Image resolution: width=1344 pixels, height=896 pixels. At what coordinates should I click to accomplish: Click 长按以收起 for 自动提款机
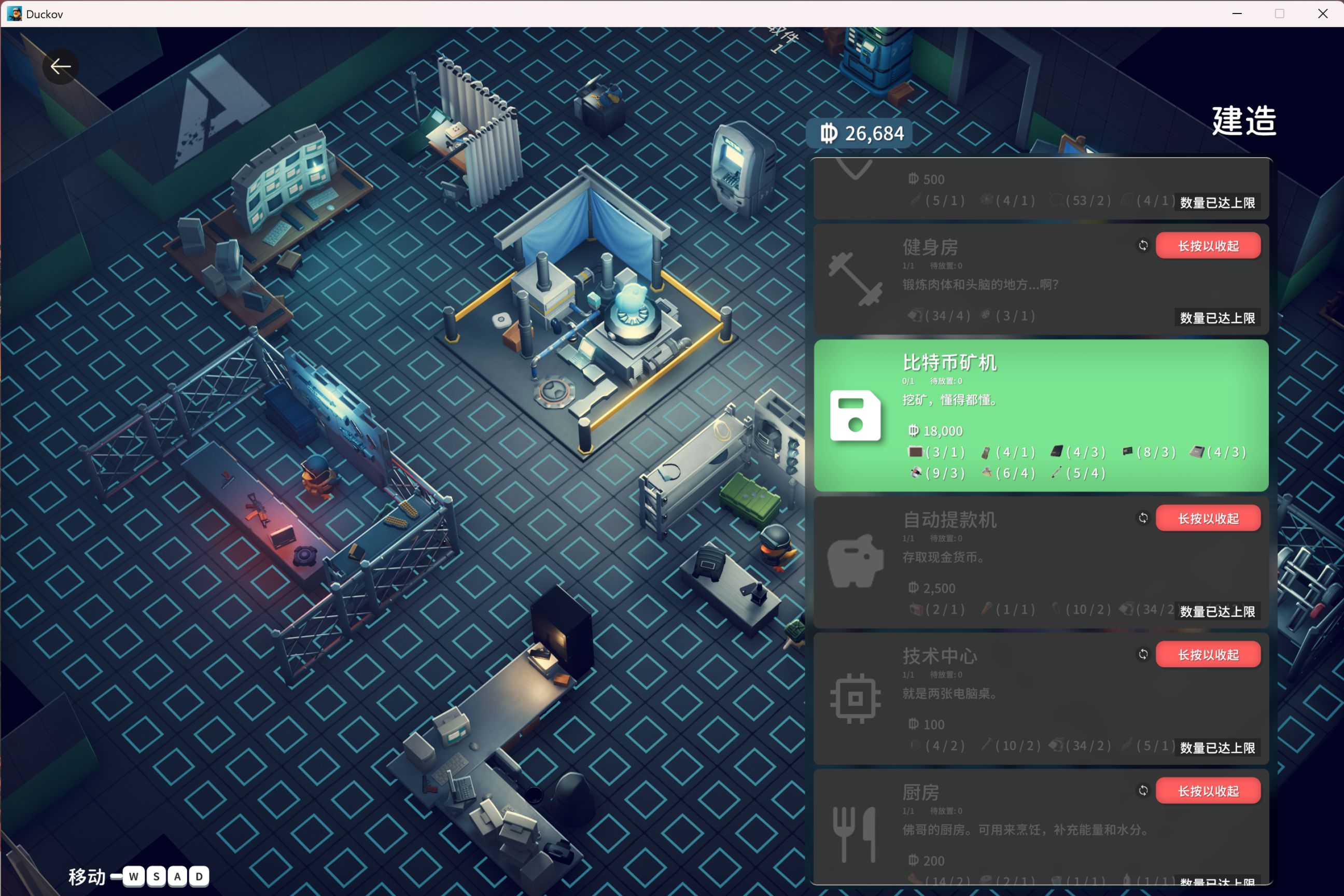coord(1208,519)
